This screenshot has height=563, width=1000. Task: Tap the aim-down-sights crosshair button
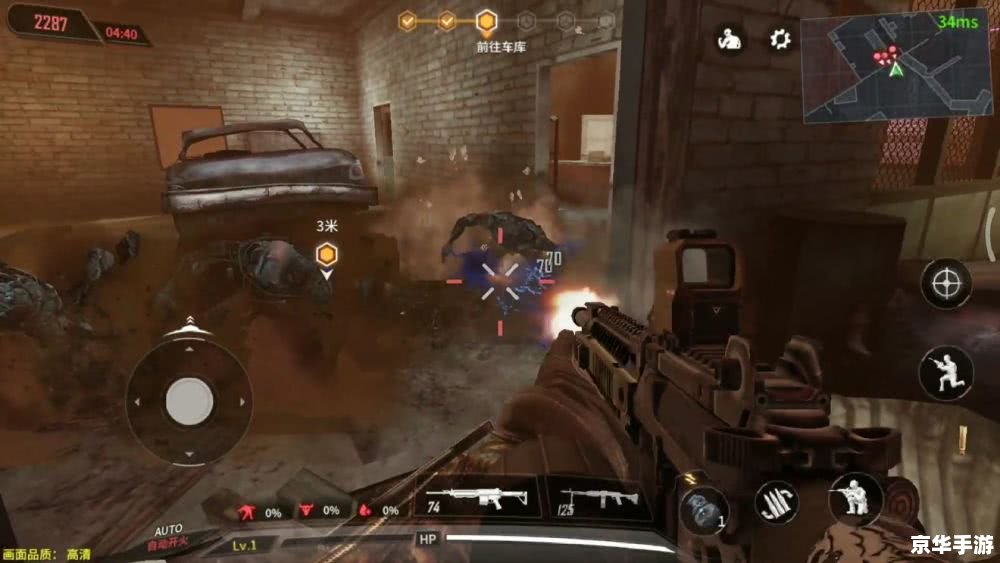[946, 284]
